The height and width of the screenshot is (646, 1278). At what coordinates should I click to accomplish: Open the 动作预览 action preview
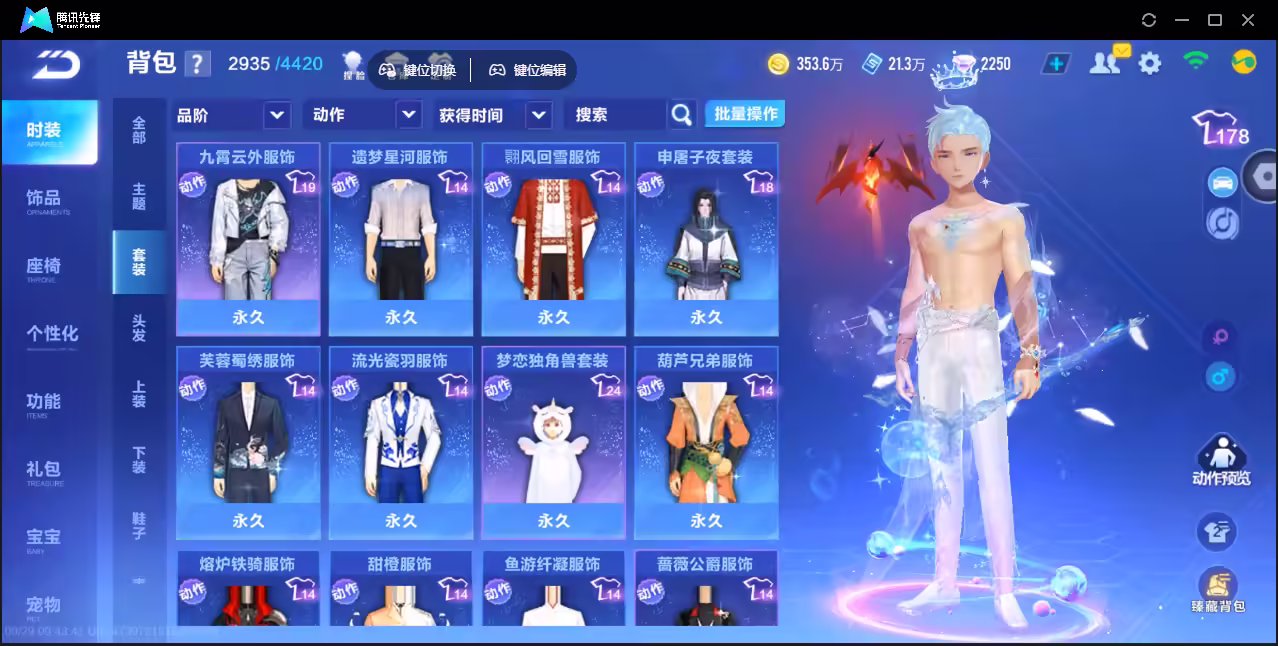point(1220,462)
